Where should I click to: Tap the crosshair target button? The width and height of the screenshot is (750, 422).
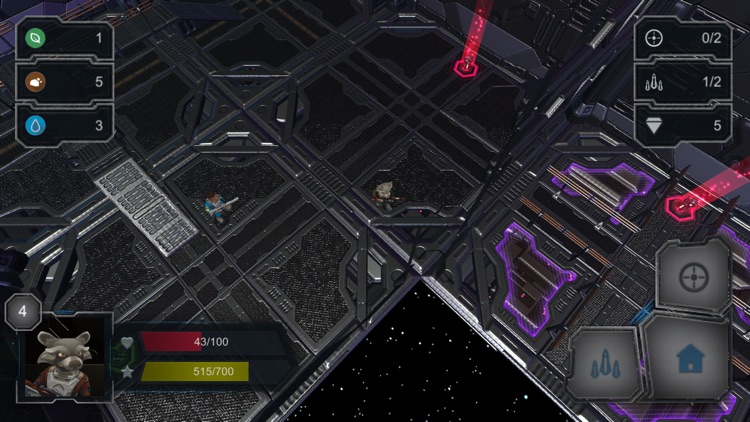point(693,278)
